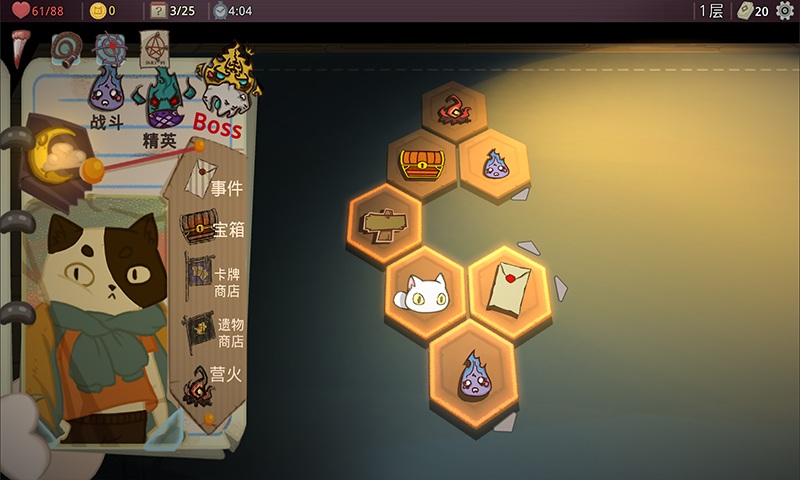The height and width of the screenshot is (480, 800).
Task: Open the gear settings menu
Action: [784, 11]
